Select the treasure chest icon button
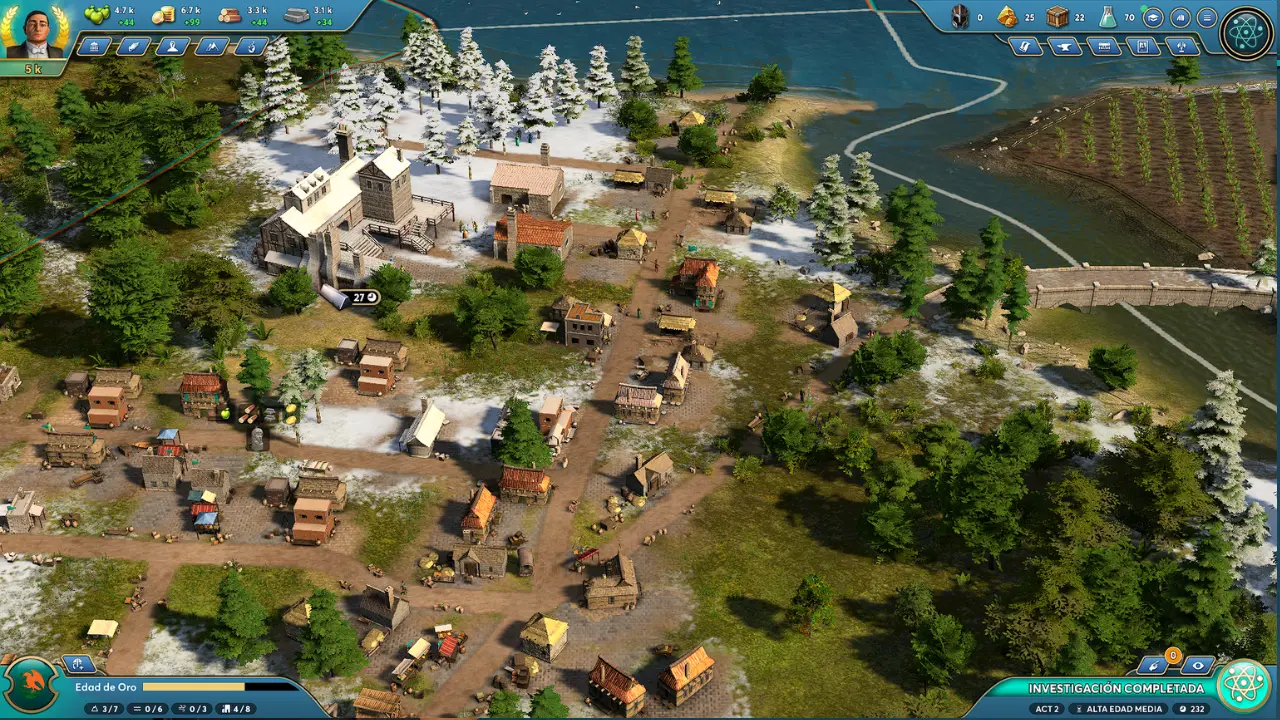Image resolution: width=1280 pixels, height=720 pixels. click(x=1103, y=46)
